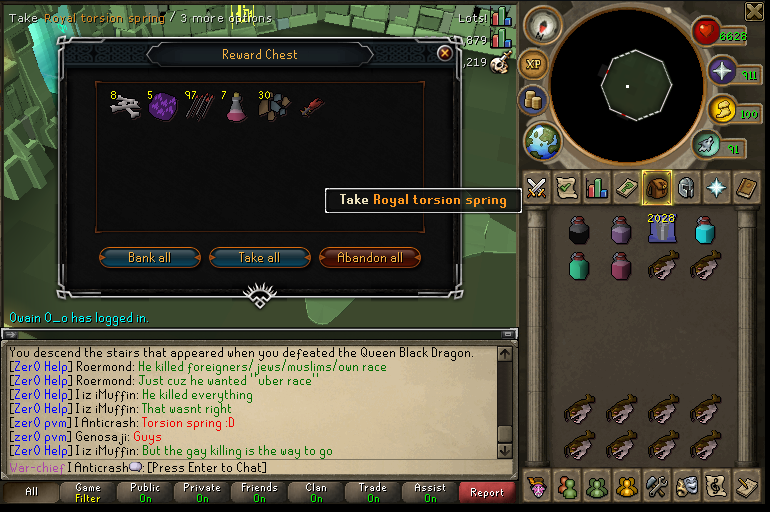Report a player with Report button
This screenshot has height=512, width=770.
487,492
